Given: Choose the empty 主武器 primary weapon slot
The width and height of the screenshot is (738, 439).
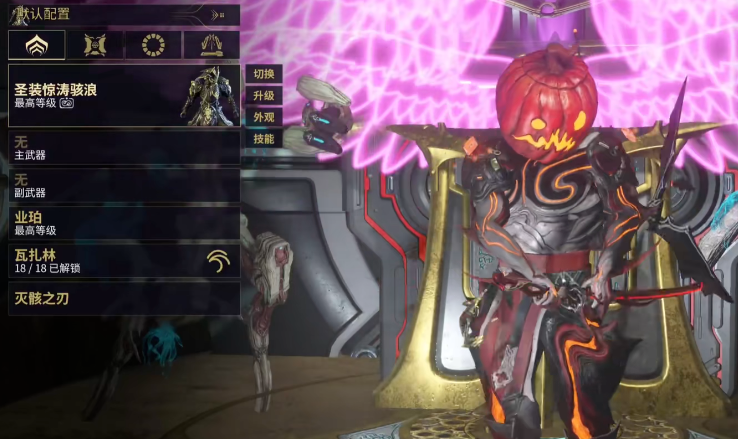Looking at the screenshot, I should pos(123,148).
